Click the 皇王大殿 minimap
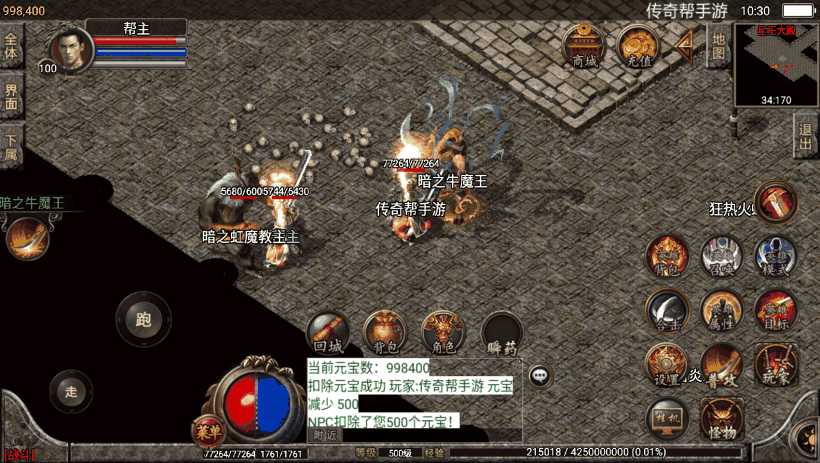Image resolution: width=820 pixels, height=463 pixels. 776,65
